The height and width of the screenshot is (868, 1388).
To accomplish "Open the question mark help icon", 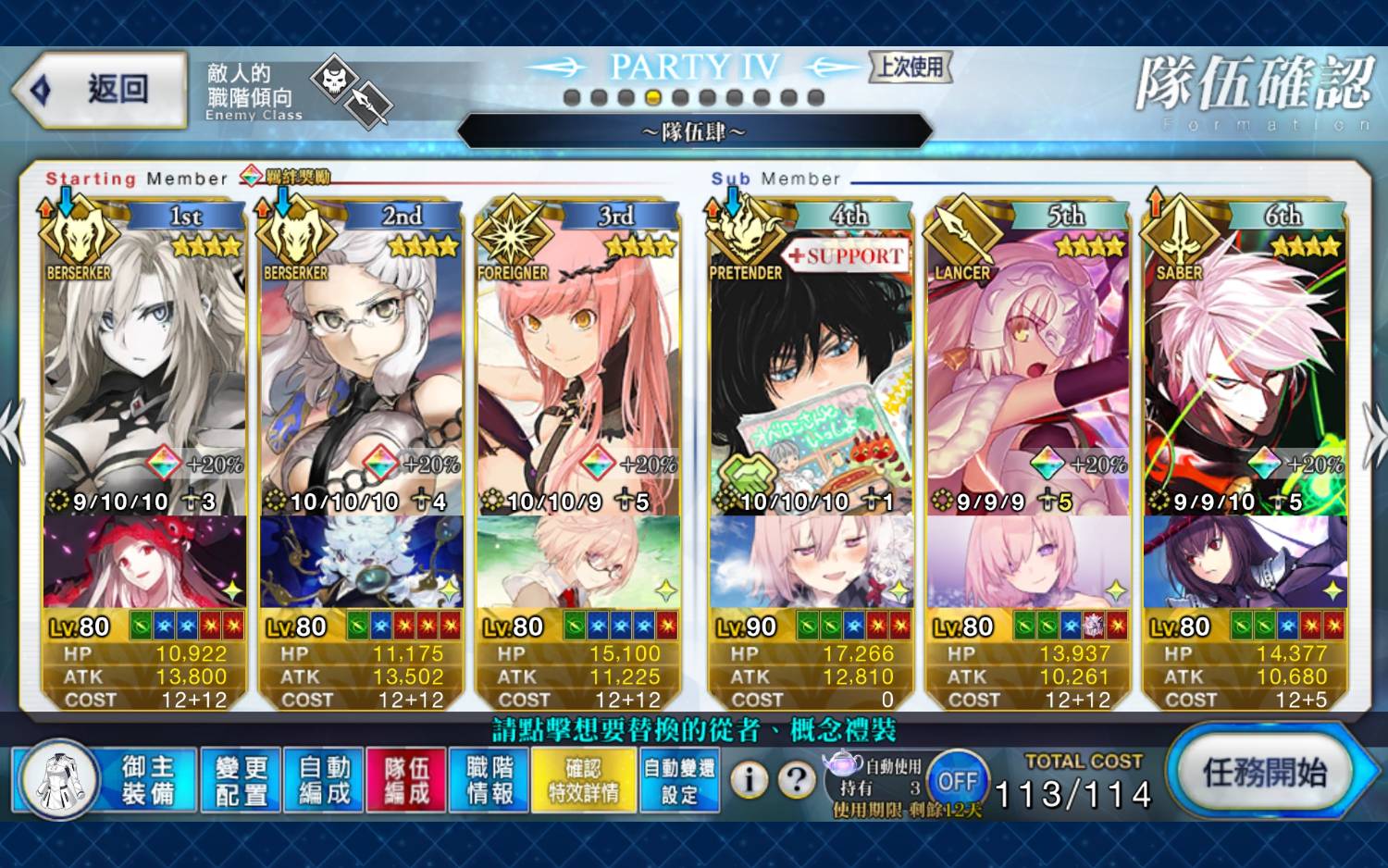I will 796,781.
